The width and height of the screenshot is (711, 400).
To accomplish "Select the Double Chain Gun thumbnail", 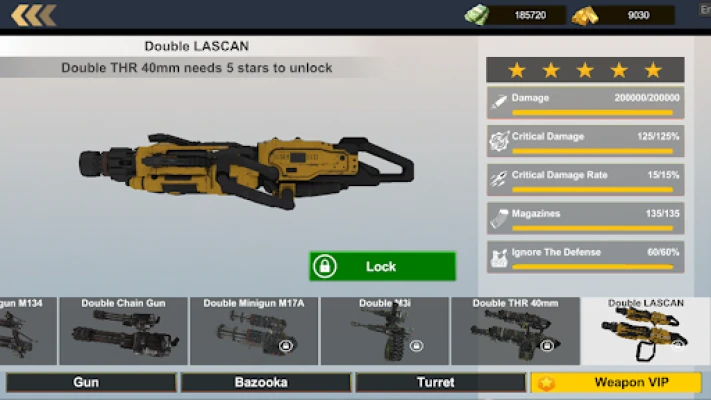I will pyautogui.click(x=123, y=331).
